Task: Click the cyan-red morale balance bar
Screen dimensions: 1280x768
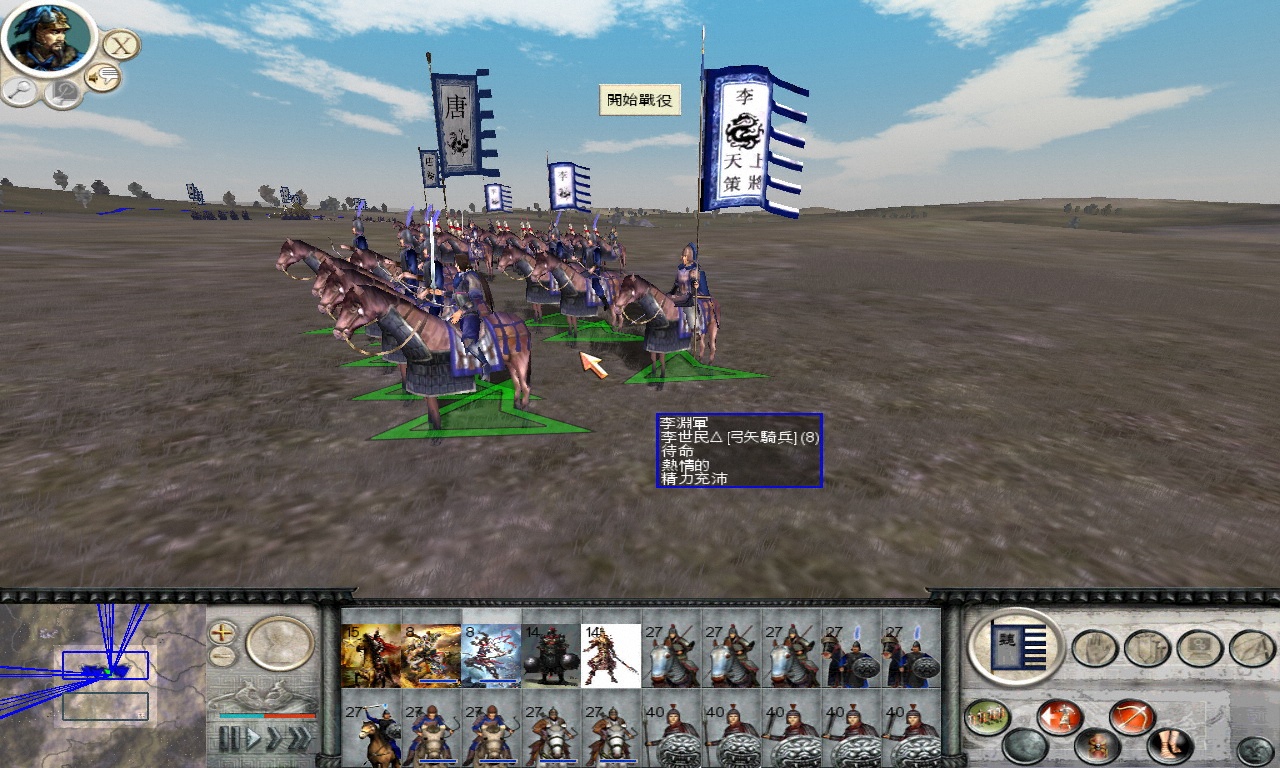Action: point(267,716)
